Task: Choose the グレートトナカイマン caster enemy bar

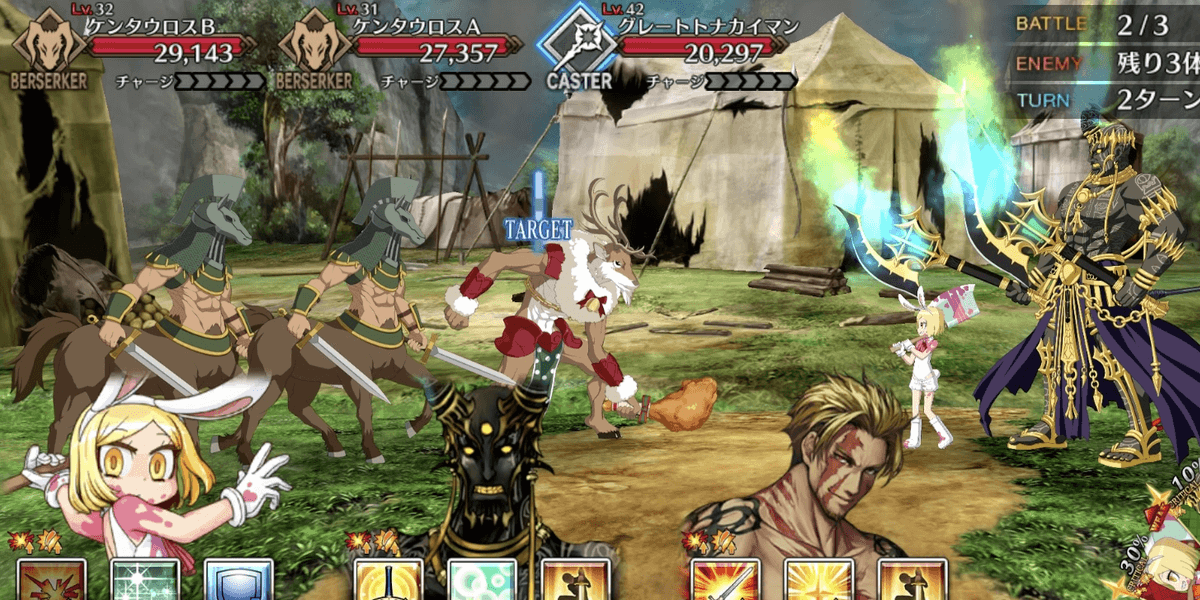Action: pos(690,40)
